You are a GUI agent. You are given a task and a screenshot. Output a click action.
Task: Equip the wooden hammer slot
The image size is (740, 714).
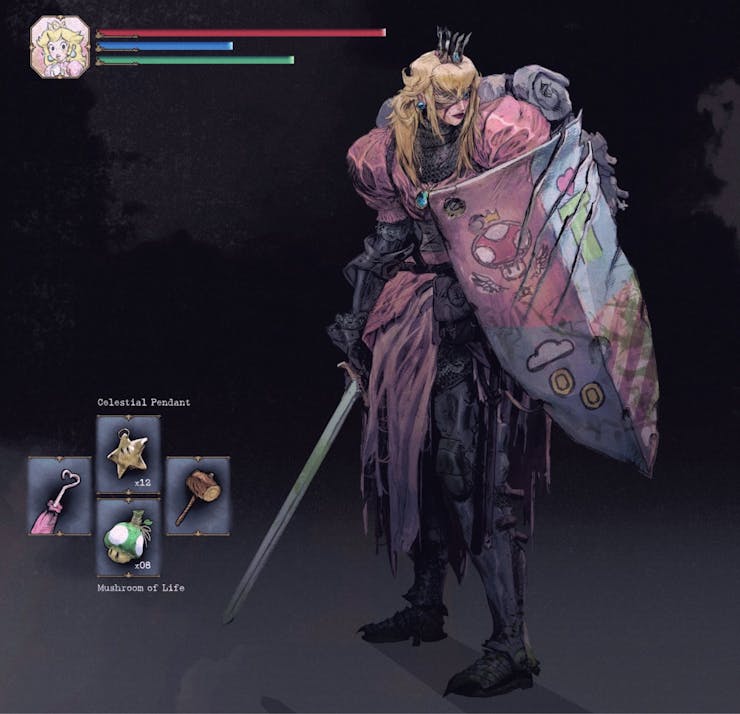click(197, 495)
